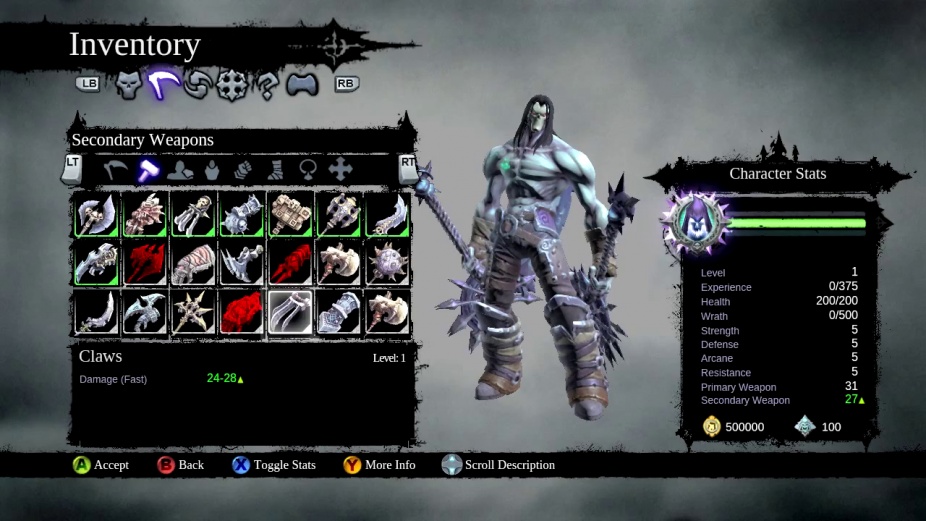Switch to the swirling arrows tab

pos(198,86)
